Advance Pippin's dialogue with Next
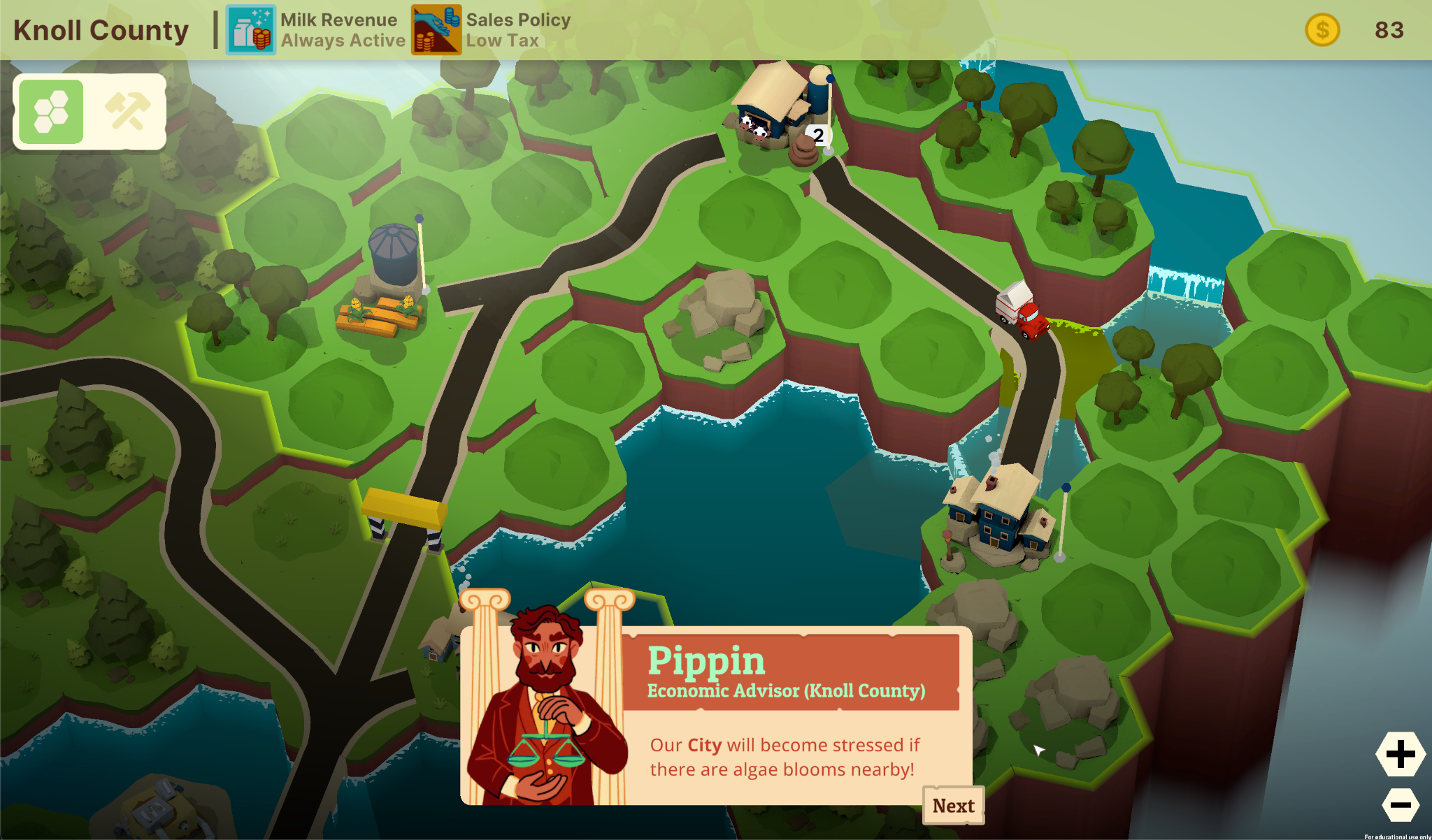 (x=953, y=806)
